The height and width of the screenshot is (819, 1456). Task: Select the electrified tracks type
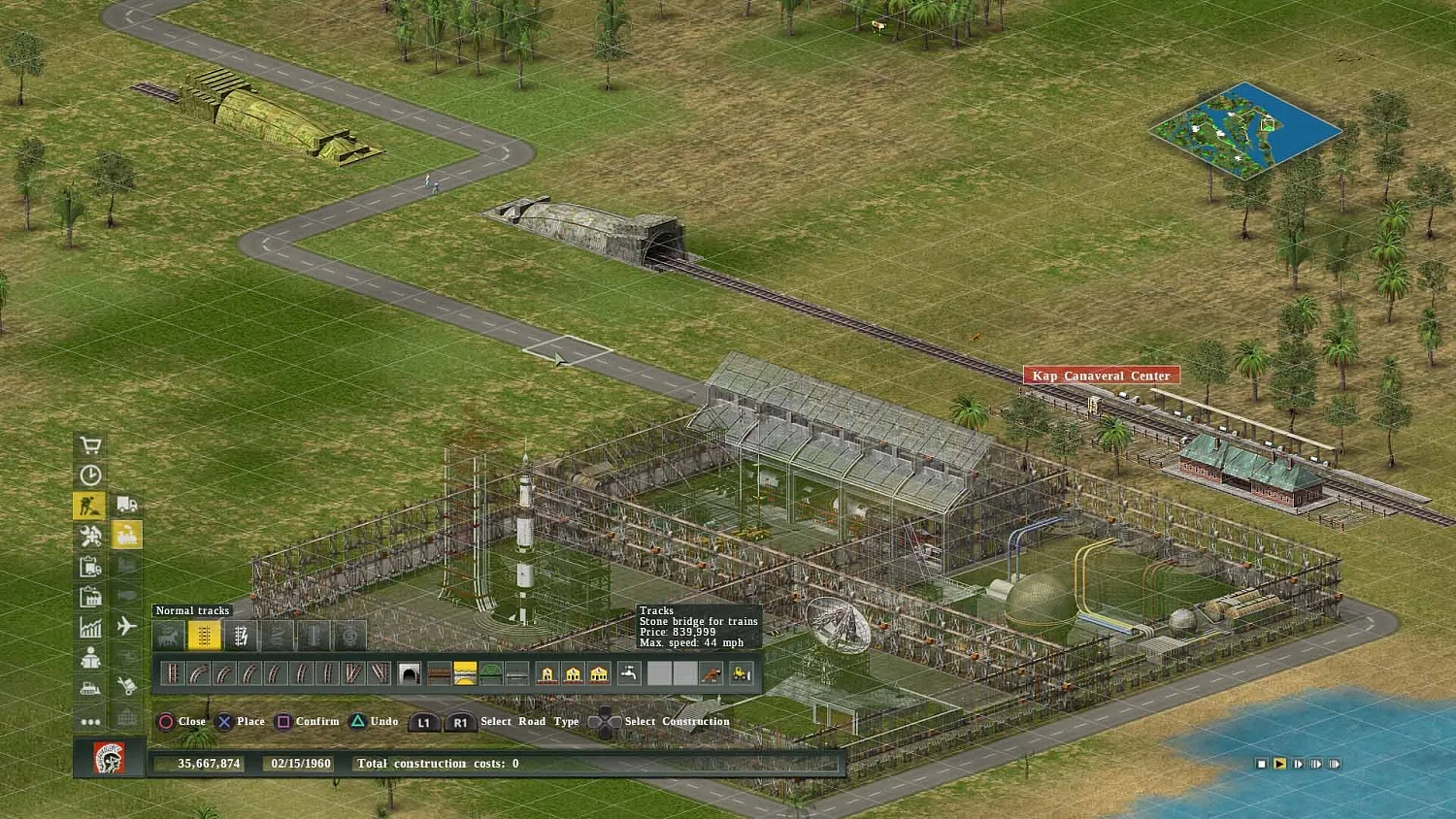point(241,637)
